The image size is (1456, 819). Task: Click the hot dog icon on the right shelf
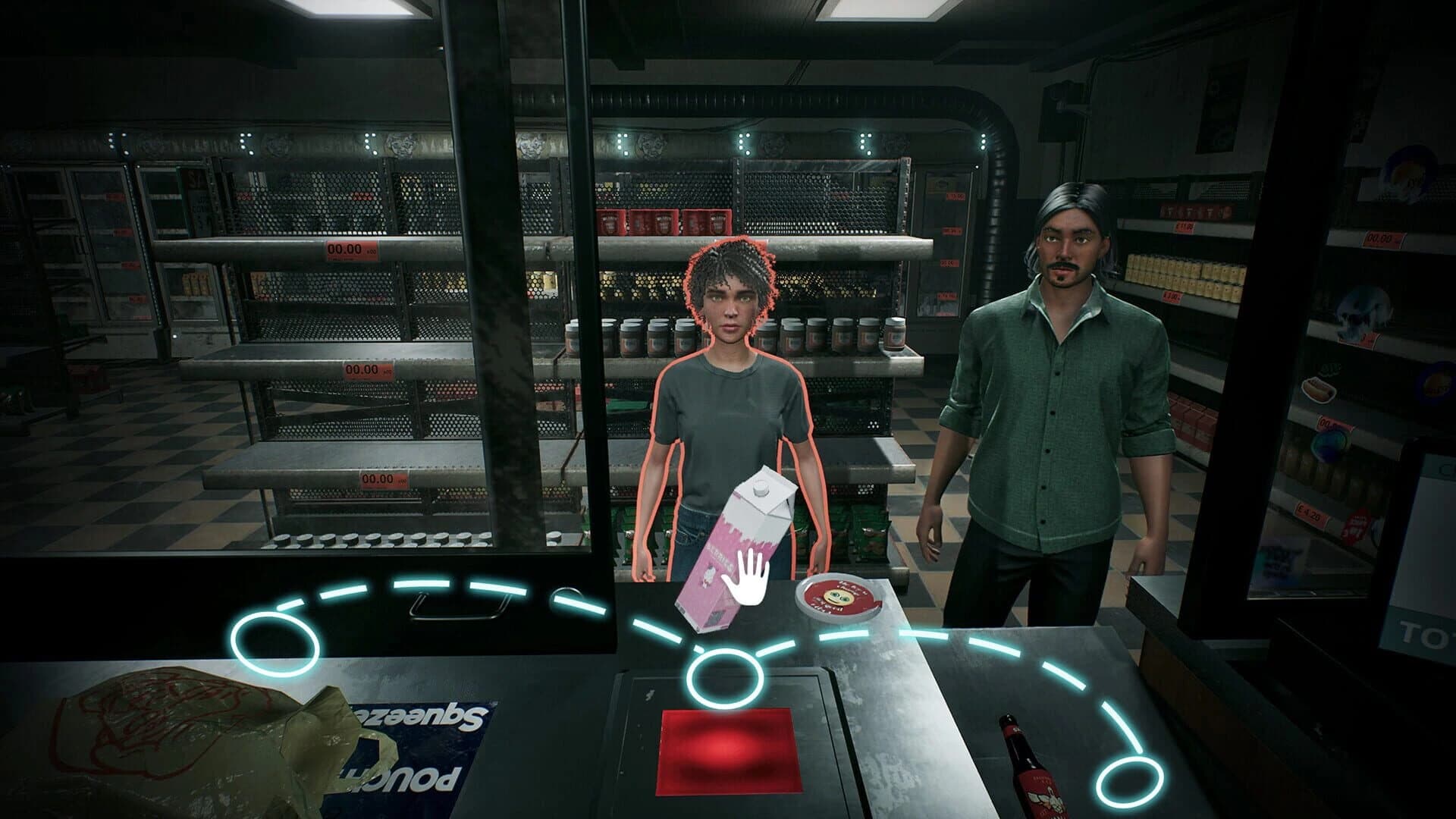point(1320,390)
